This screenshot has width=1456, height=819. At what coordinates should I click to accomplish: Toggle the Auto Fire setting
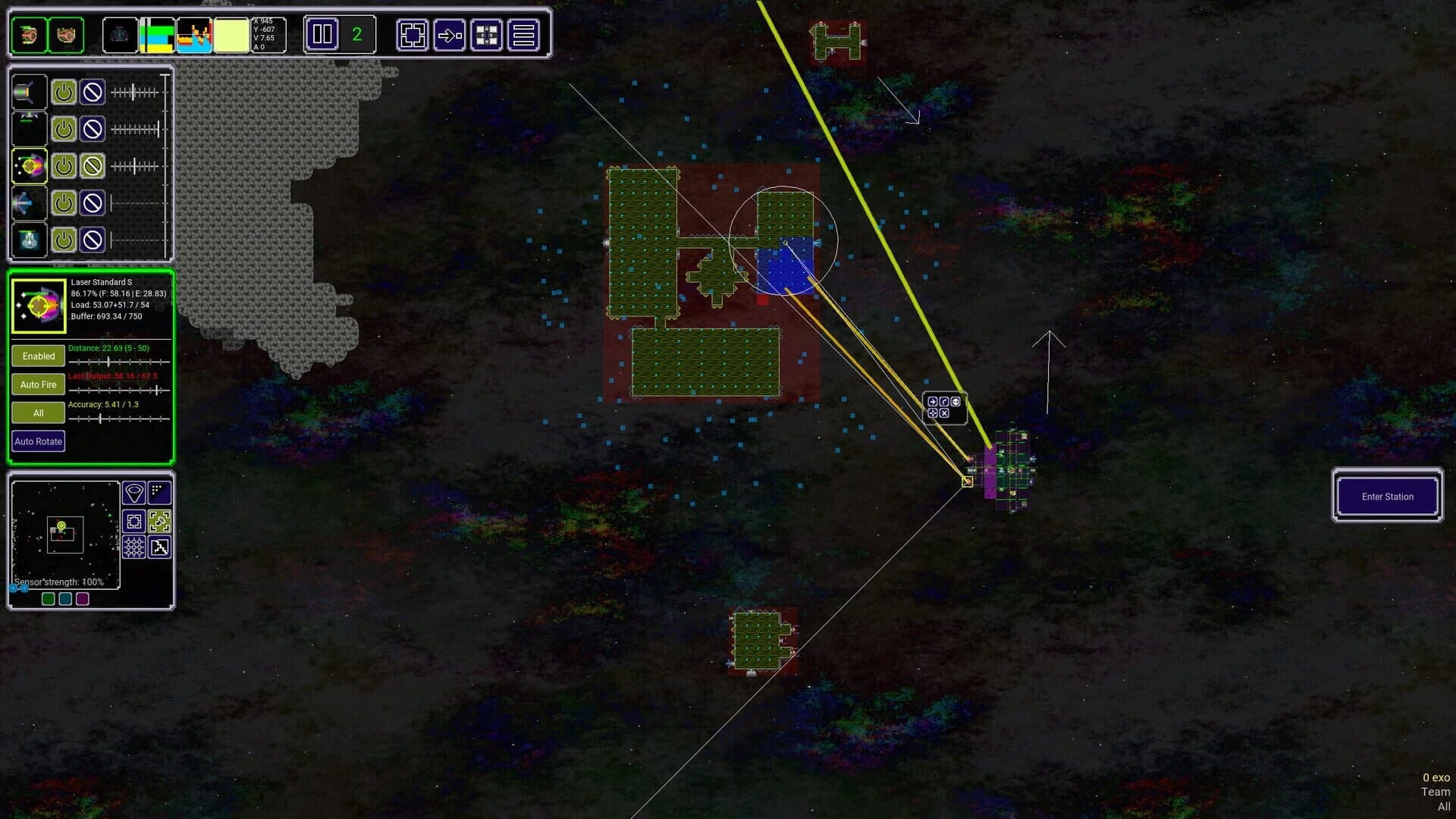pyautogui.click(x=38, y=384)
